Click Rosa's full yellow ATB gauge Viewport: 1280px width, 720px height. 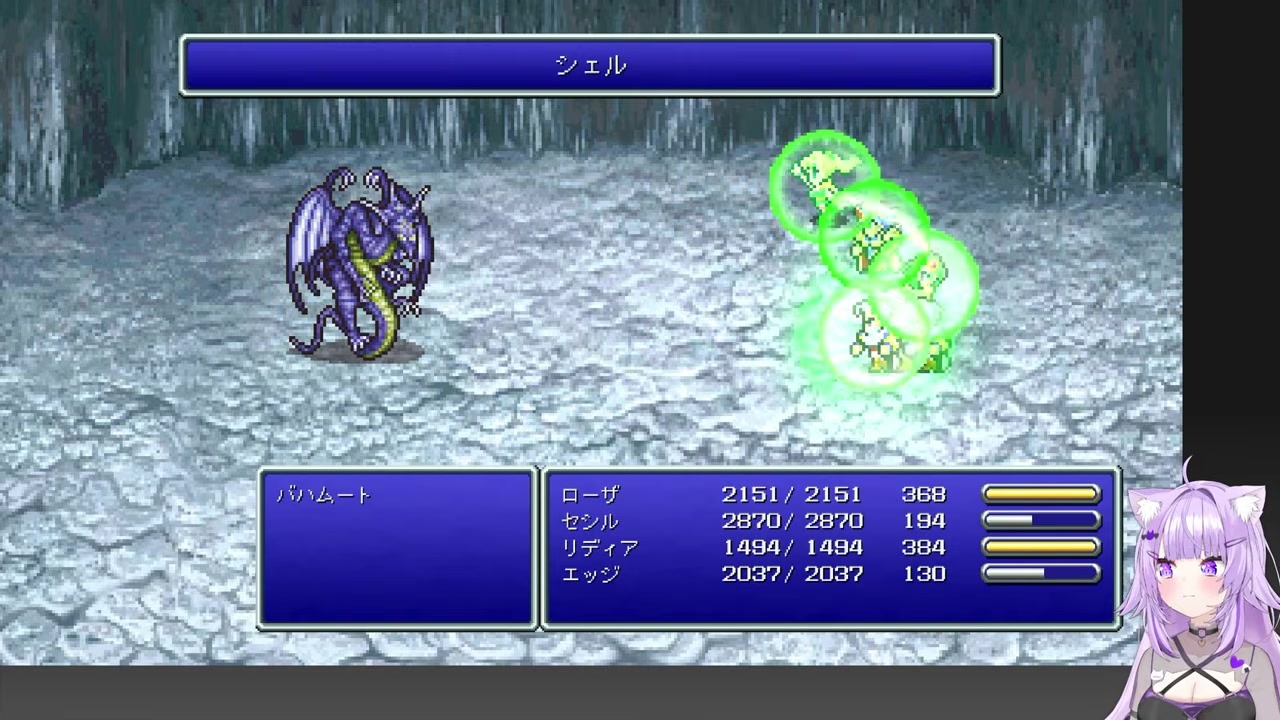[x=1041, y=494]
